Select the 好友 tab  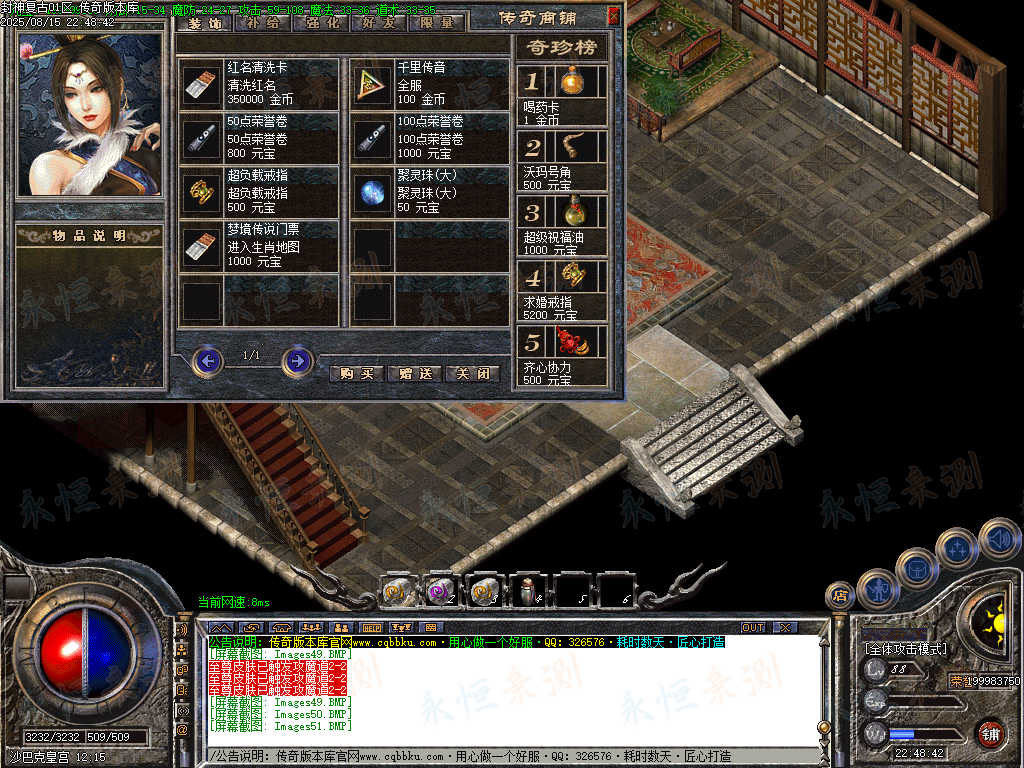coord(379,22)
